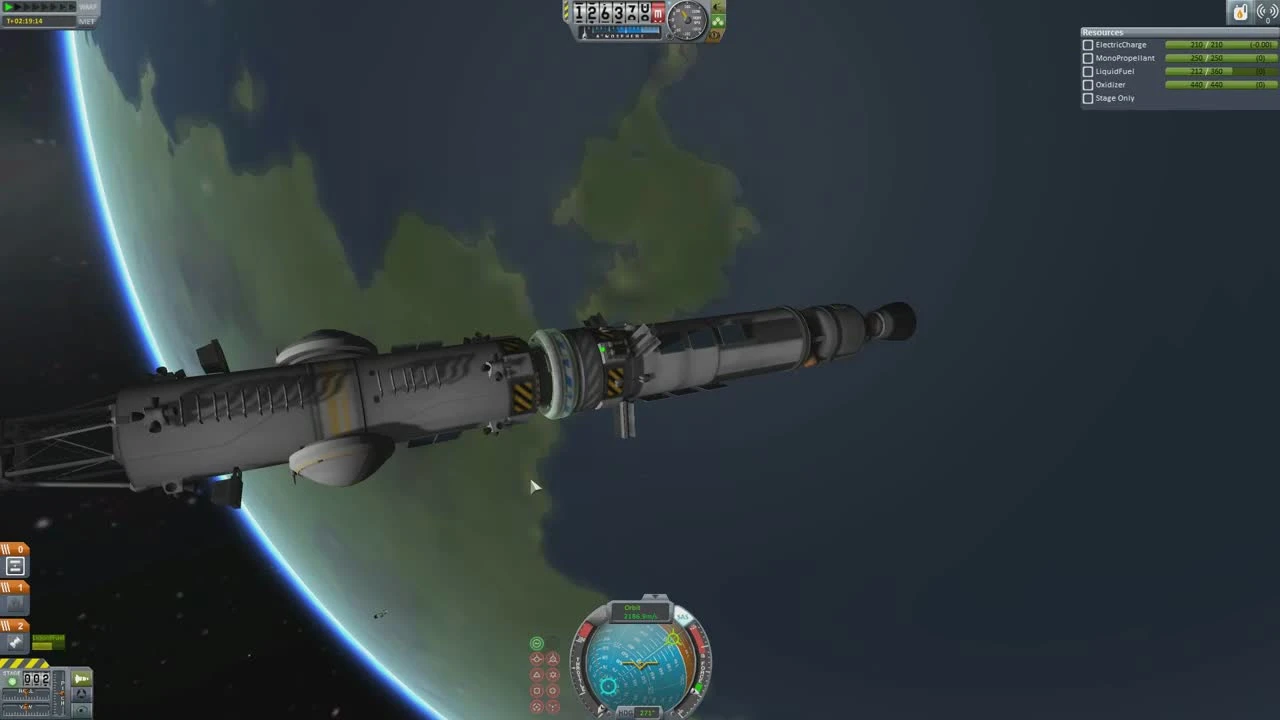Select the retrograde hold SAS icon
1280x720 pixels.
click(x=554, y=658)
